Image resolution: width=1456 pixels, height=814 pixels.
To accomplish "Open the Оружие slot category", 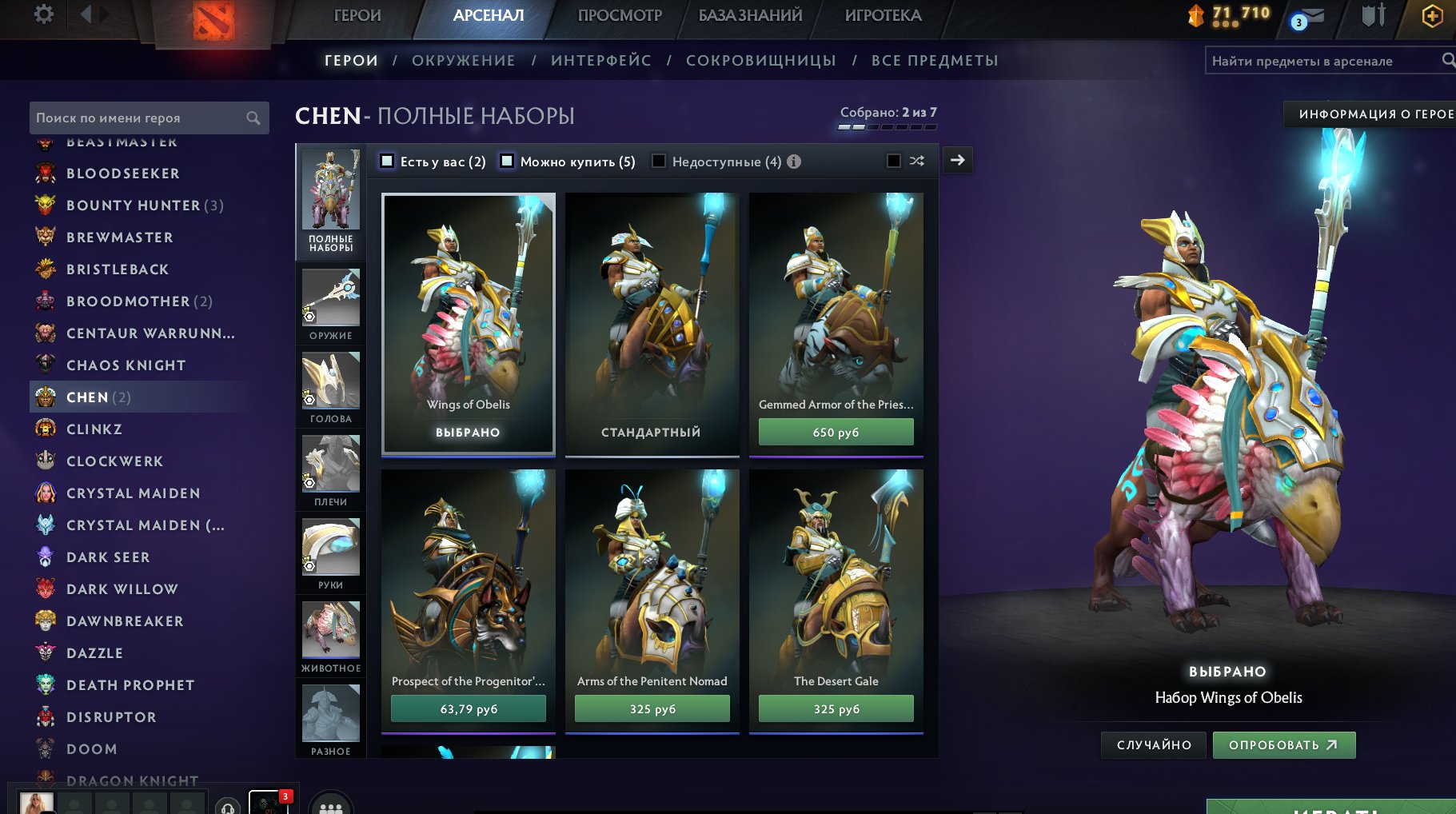I will [330, 304].
